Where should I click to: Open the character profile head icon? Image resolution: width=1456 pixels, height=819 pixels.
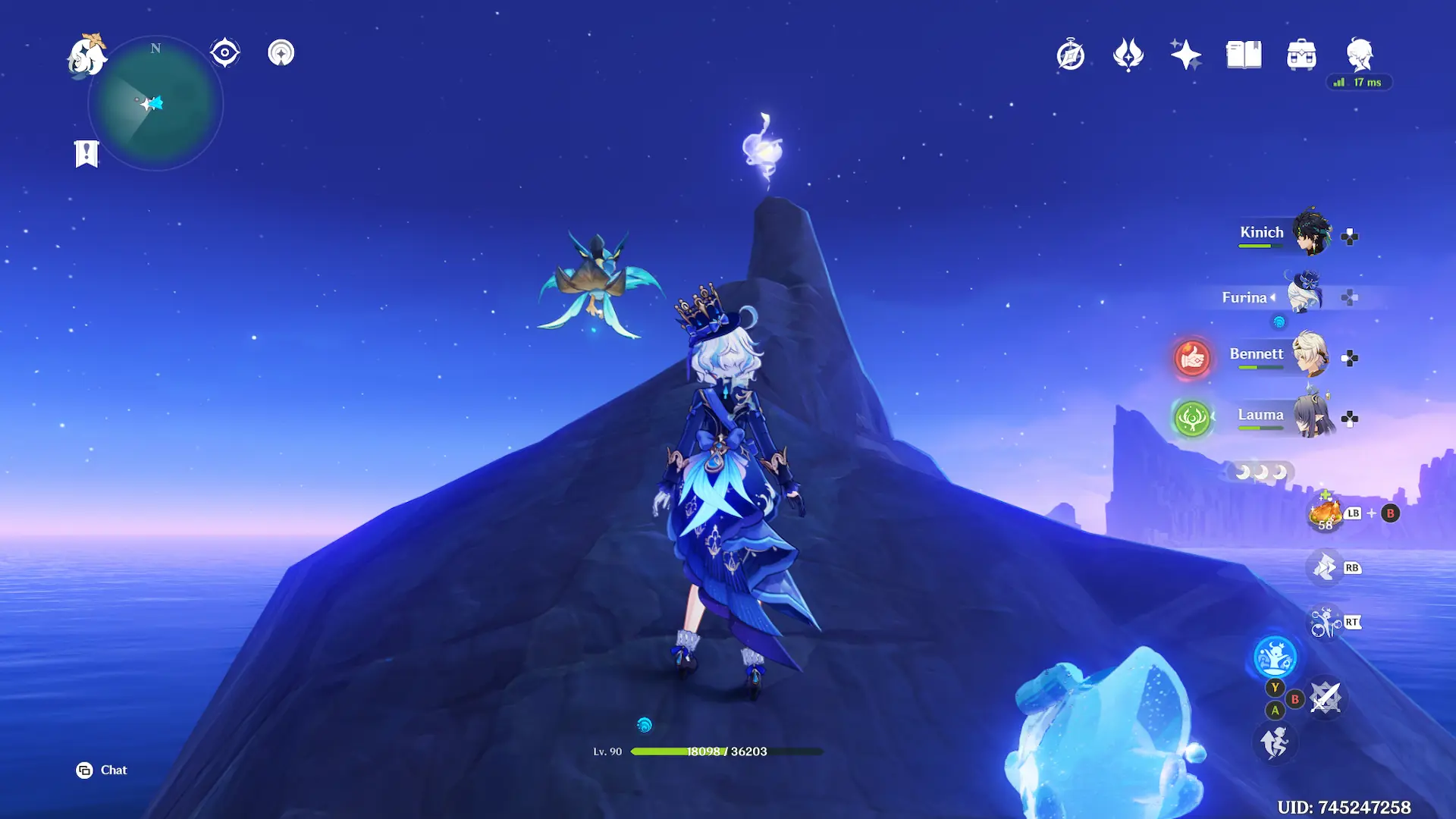tap(1360, 55)
